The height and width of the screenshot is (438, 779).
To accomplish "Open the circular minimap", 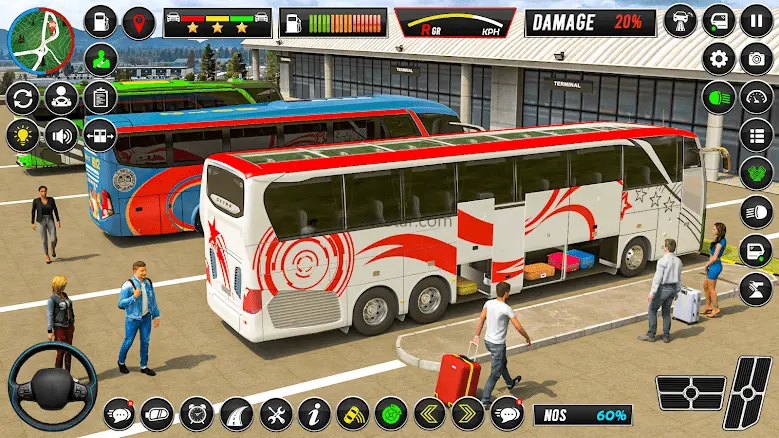I will point(41,40).
